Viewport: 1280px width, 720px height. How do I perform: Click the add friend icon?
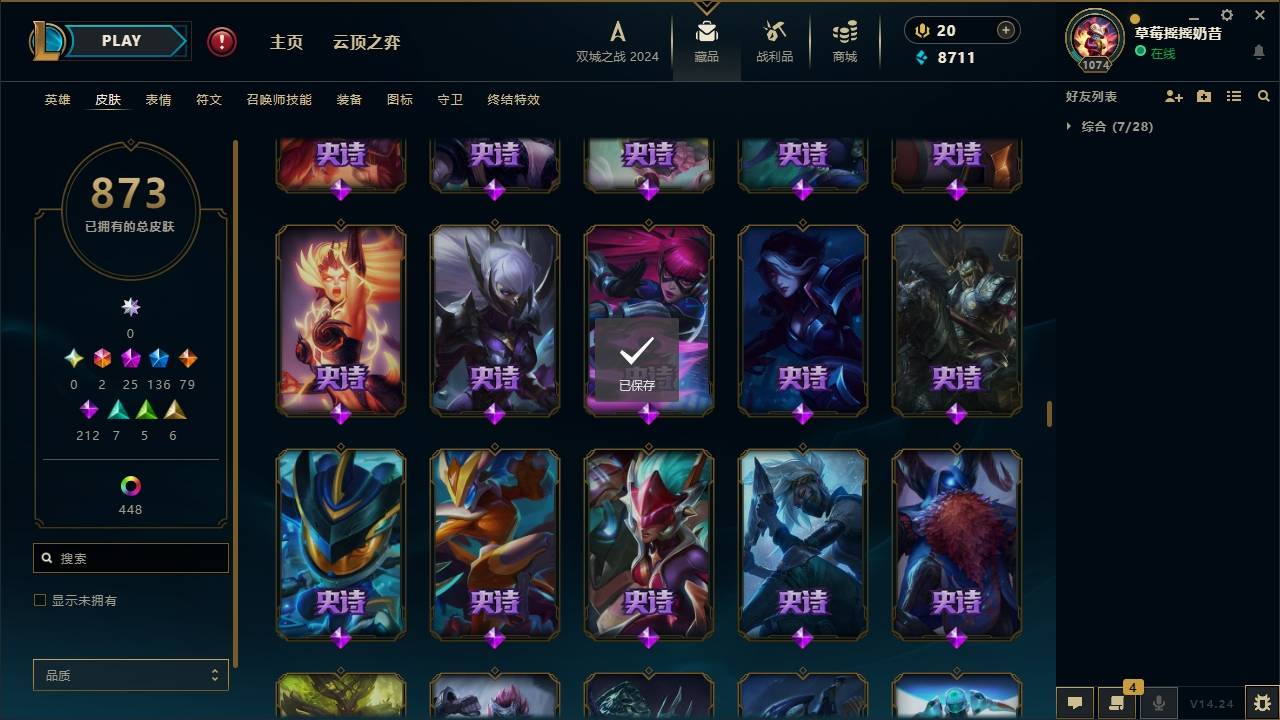[1174, 95]
